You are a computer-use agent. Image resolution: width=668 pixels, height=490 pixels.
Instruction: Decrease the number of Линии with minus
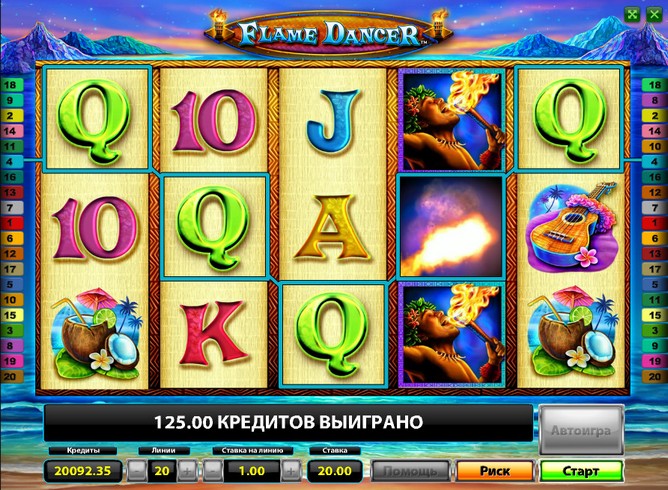[x=135, y=470]
